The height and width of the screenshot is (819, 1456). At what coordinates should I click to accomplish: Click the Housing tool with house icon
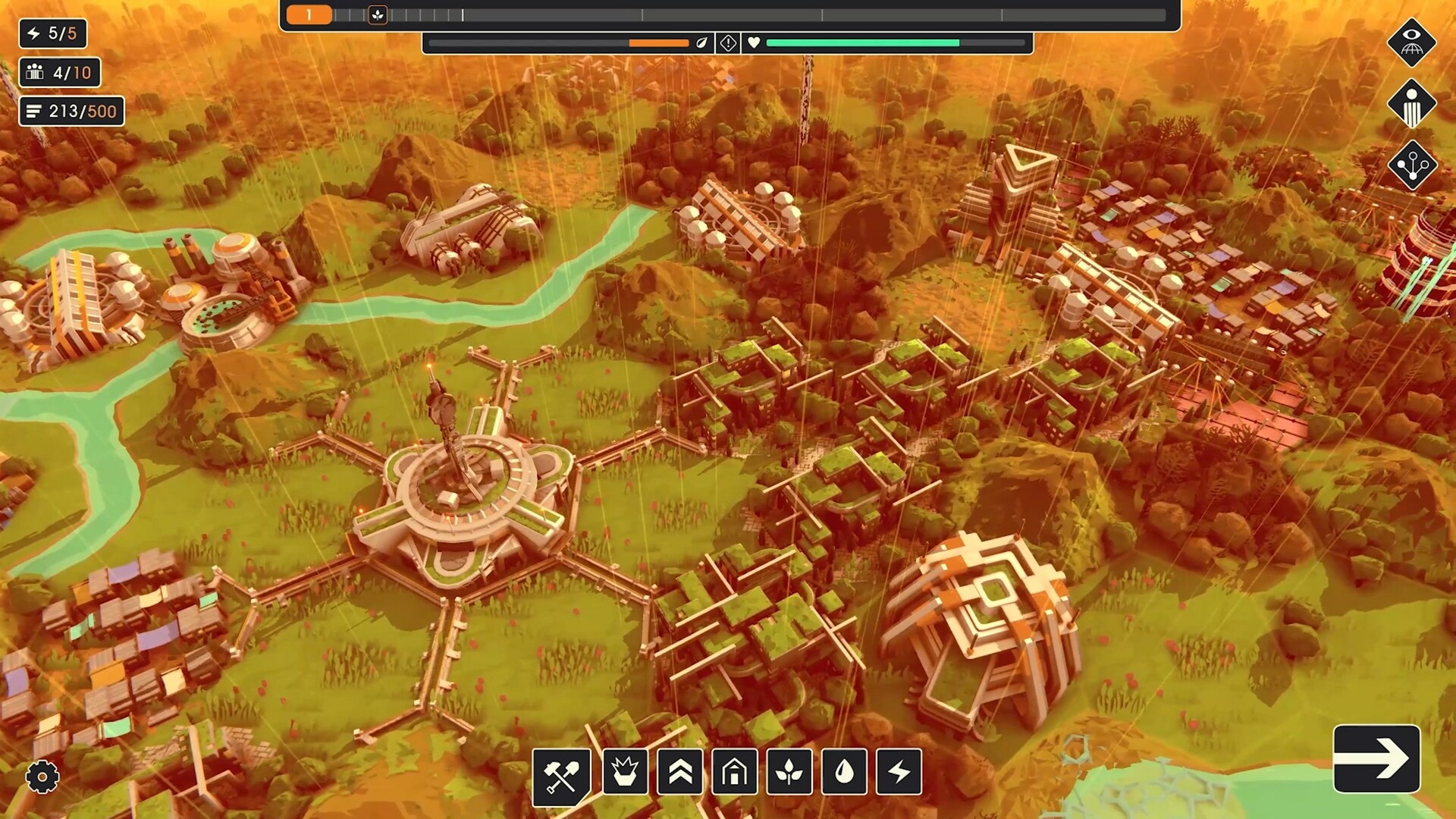pos(734,773)
